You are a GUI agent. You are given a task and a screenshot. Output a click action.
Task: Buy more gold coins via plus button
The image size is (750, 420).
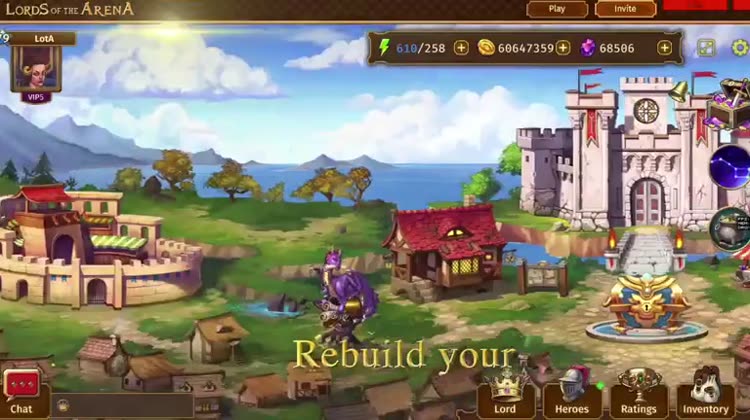(563, 47)
